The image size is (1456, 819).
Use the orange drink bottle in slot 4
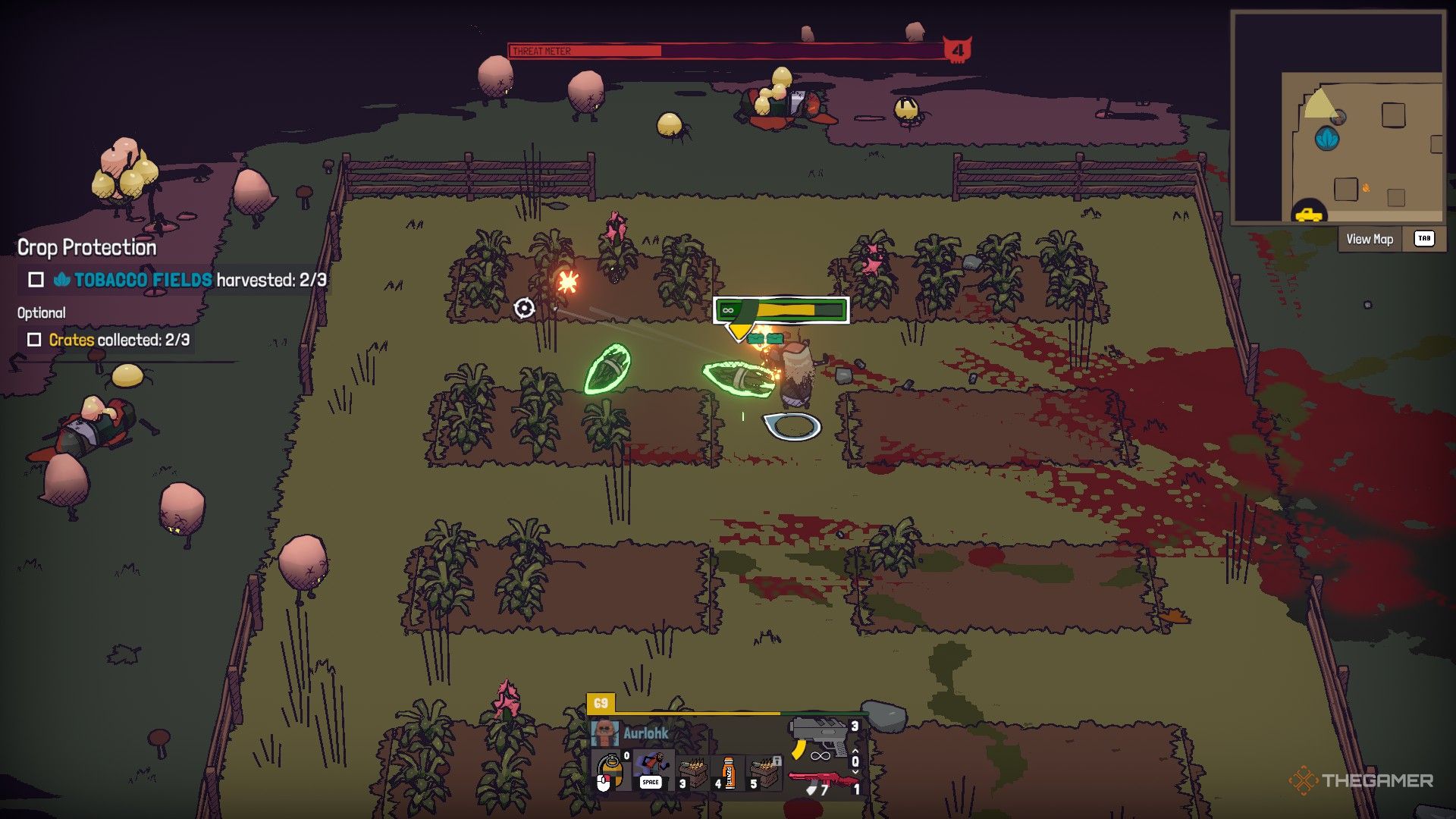[728, 773]
